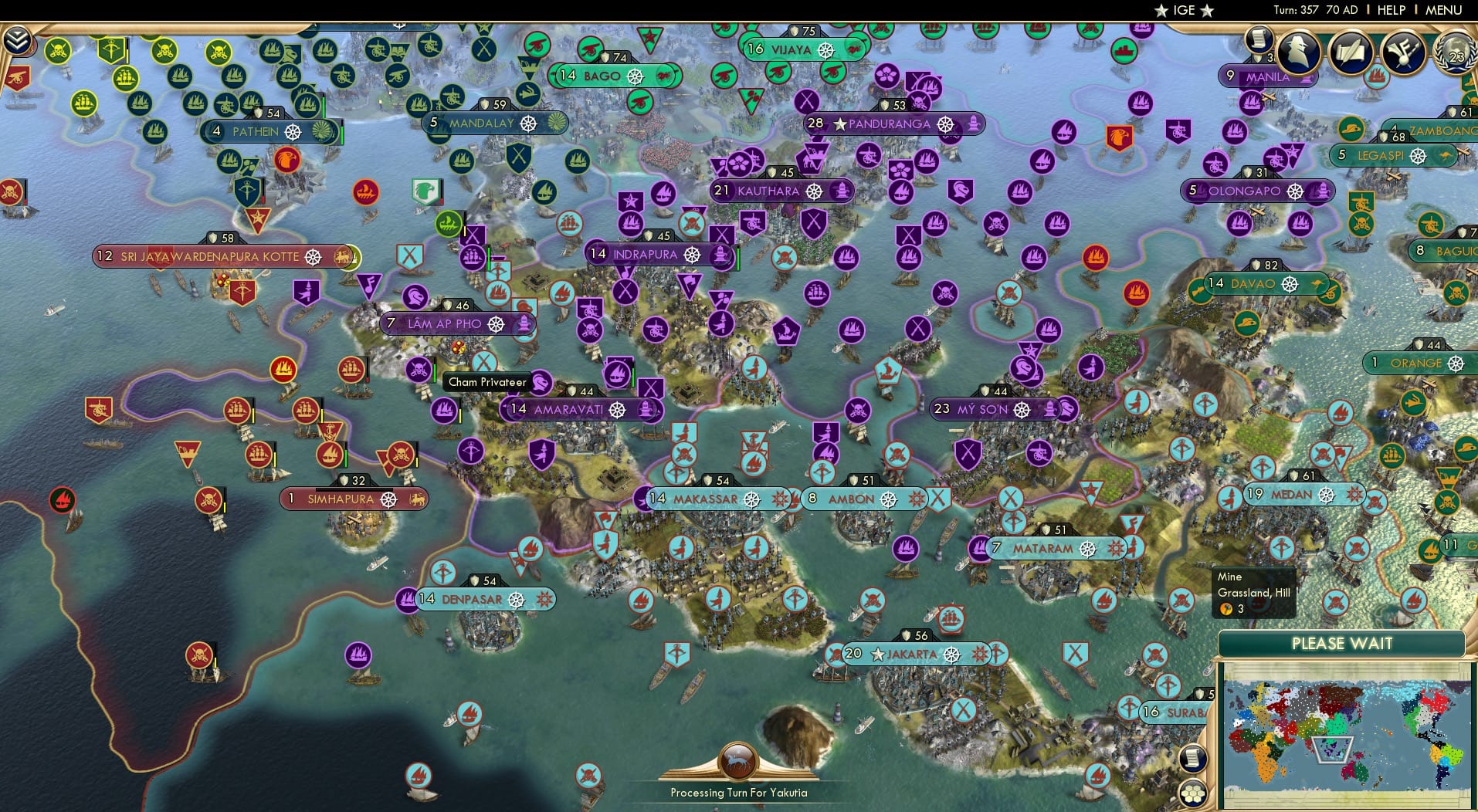This screenshot has width=1478, height=812.
Task: Open Jakarta's city screen from its banner
Action: pyautogui.click(x=911, y=654)
